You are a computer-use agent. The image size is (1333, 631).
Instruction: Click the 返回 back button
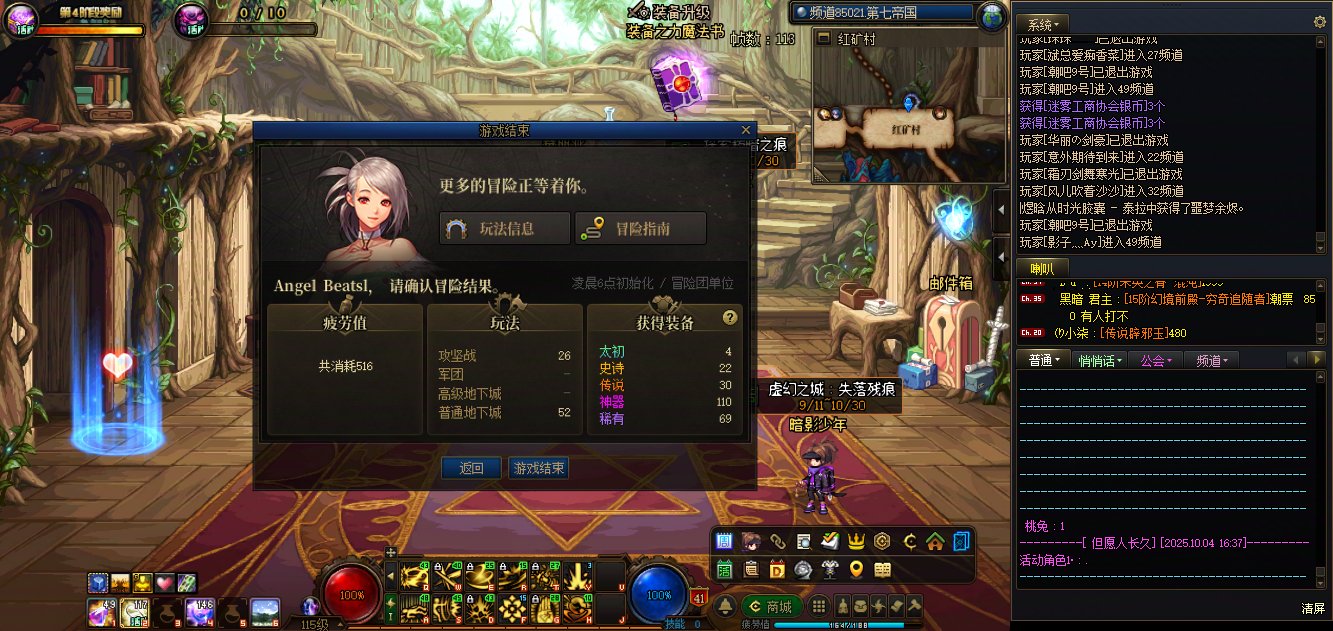[x=471, y=468]
